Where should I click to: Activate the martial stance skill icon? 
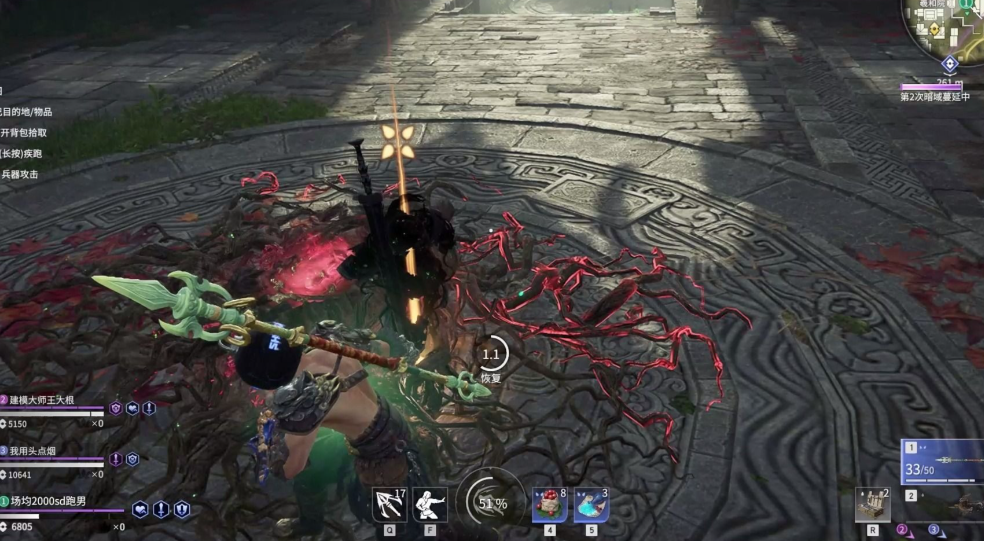[430, 504]
